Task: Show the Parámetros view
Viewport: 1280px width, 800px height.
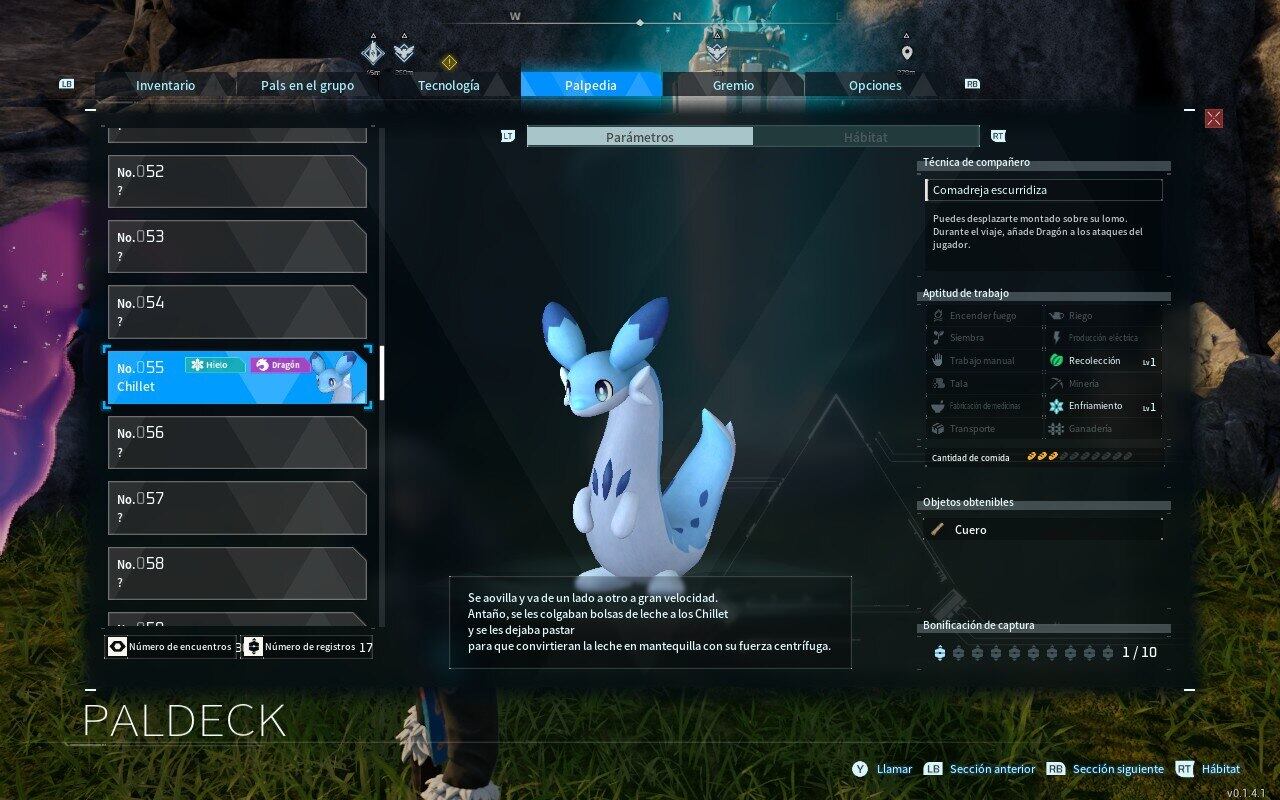Action: point(640,137)
